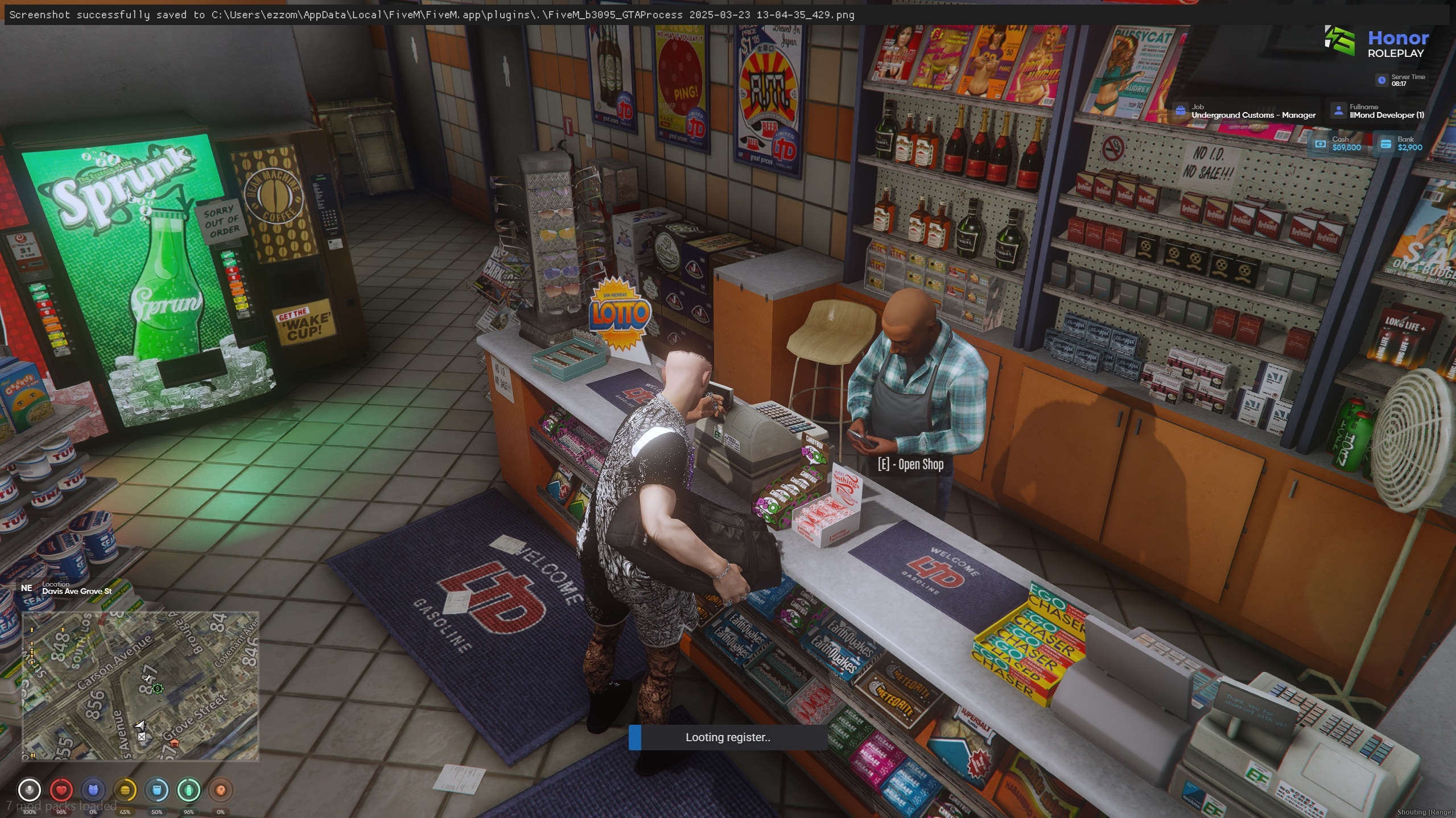This screenshot has height=818, width=1456.
Task: Select the Fullname person icon
Action: [x=1338, y=111]
